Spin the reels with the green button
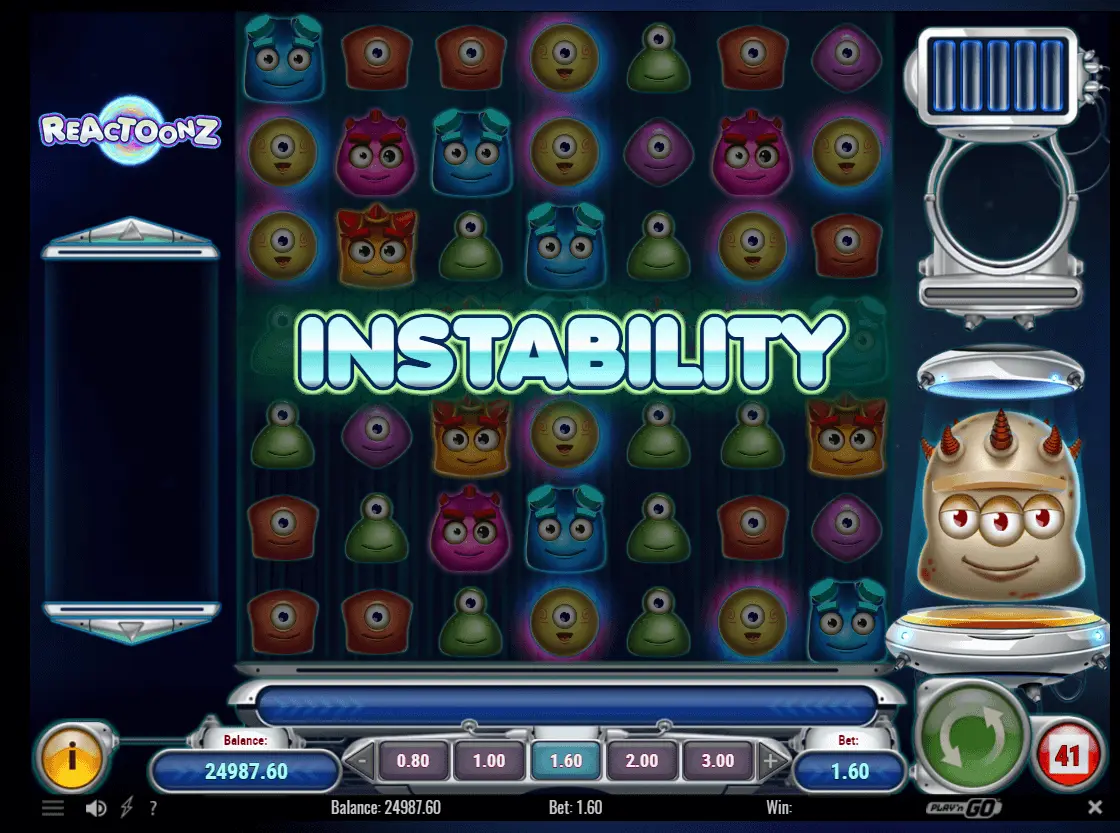Screen dimensions: 1120x833 (x=972, y=738)
